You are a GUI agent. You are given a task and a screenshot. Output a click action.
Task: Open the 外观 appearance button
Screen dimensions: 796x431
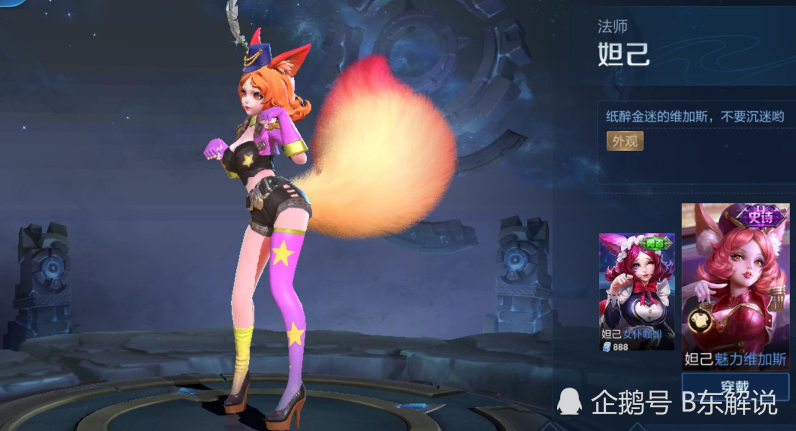(625, 141)
